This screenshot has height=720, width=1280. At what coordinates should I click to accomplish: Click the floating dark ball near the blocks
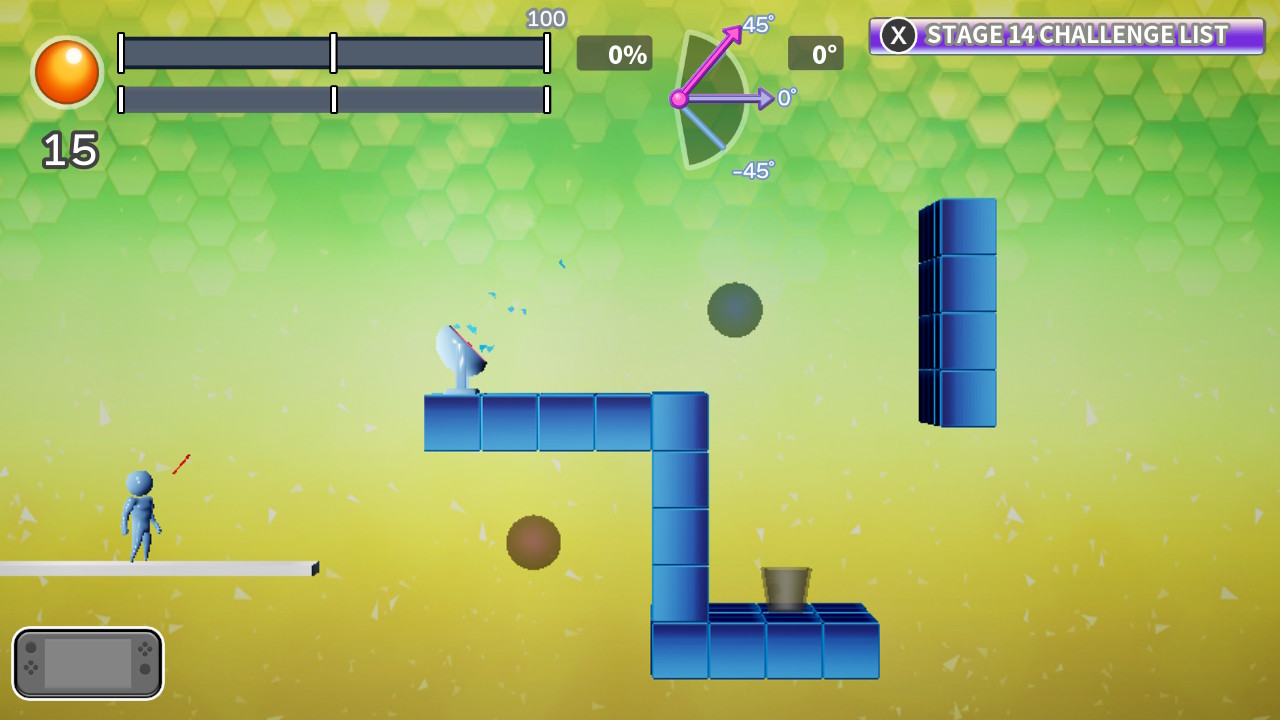(735, 310)
